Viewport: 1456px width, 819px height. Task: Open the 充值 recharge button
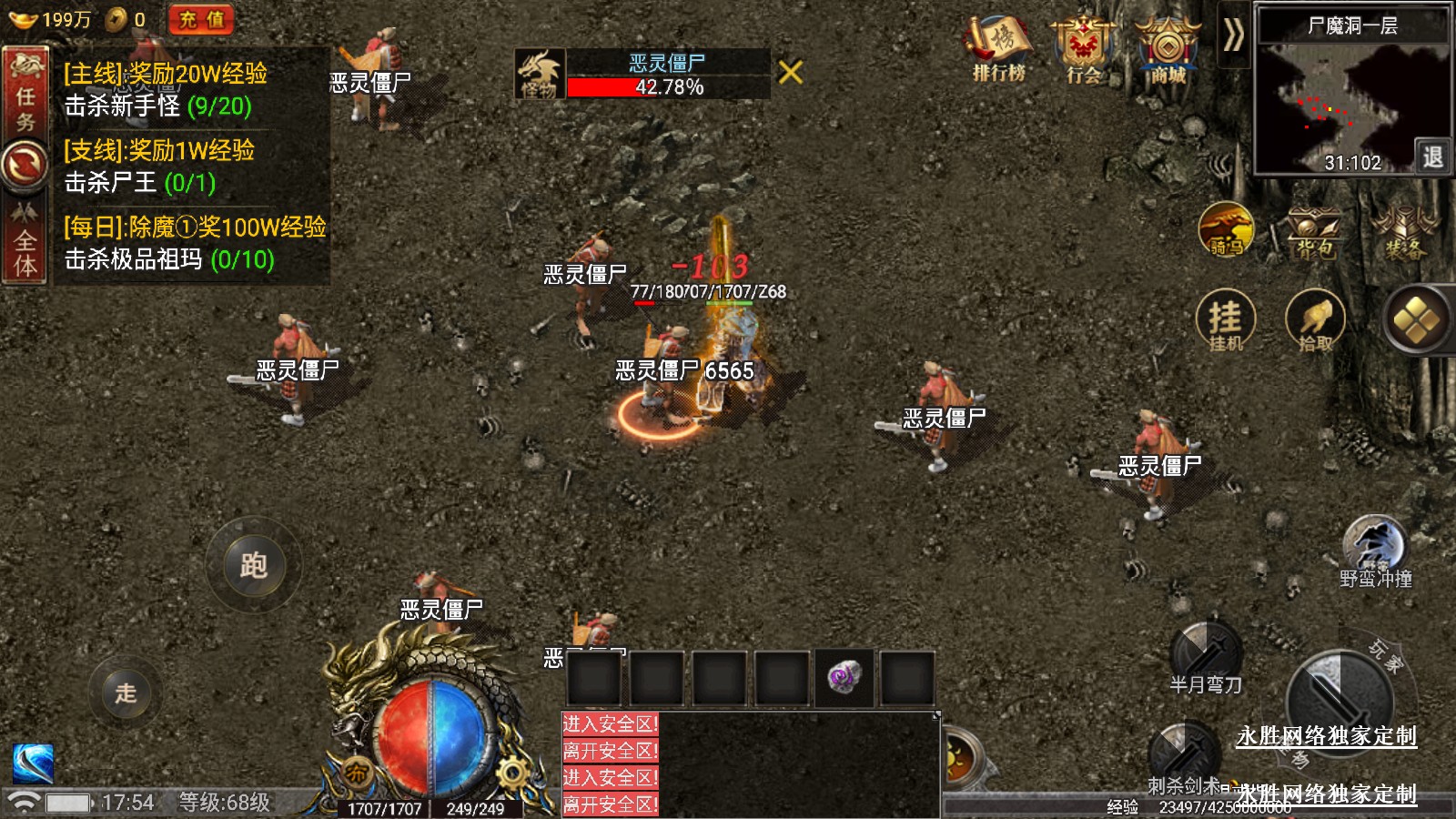point(201,19)
